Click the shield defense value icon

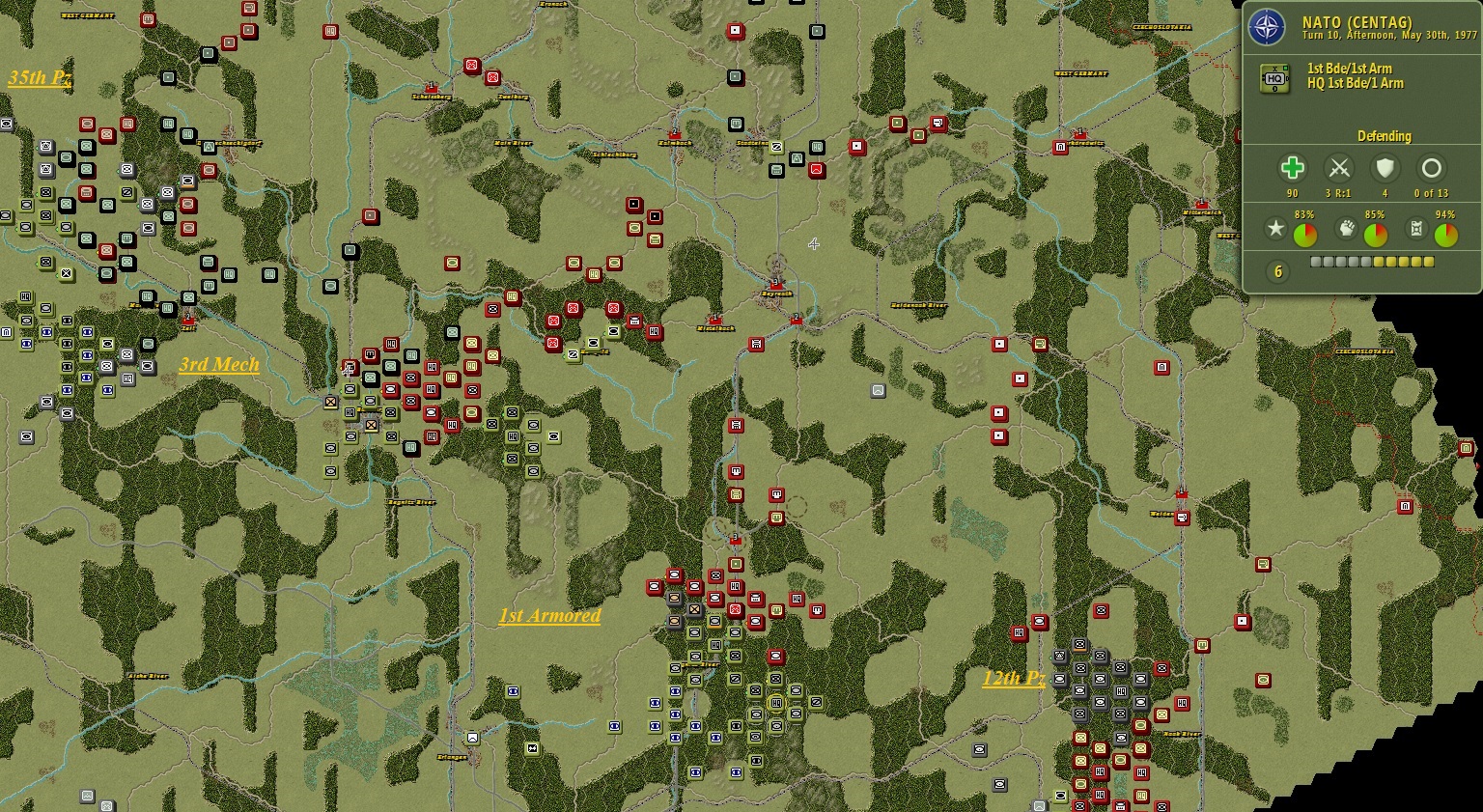(1385, 168)
